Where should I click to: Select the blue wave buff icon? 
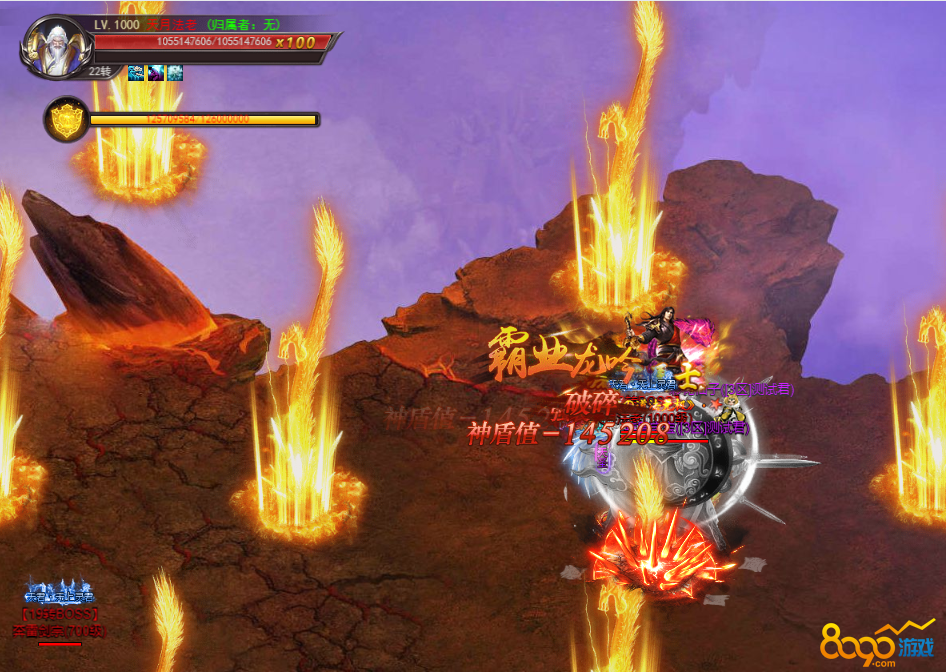[x=136, y=72]
